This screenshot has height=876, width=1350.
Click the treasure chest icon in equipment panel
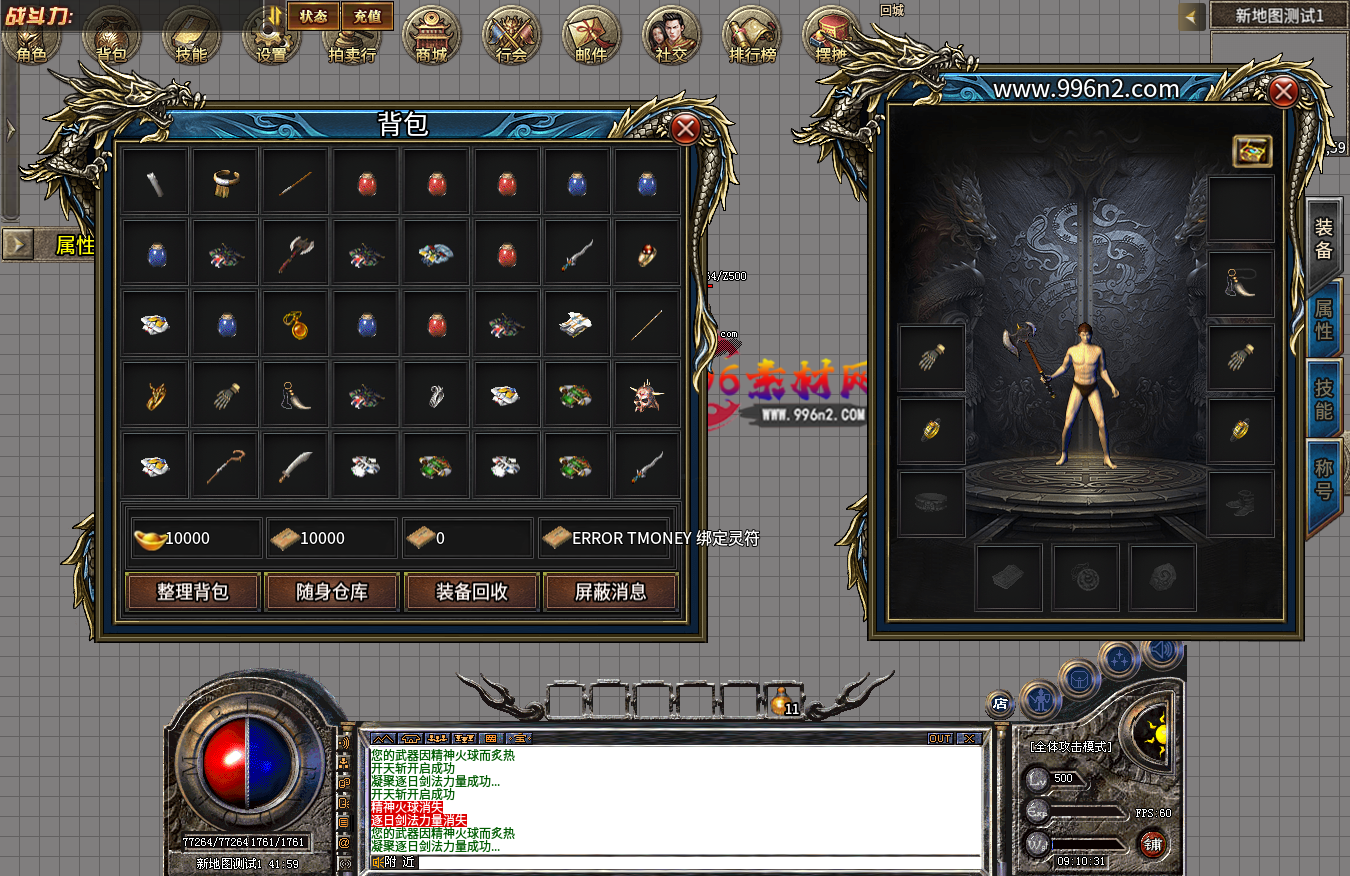pos(1252,151)
